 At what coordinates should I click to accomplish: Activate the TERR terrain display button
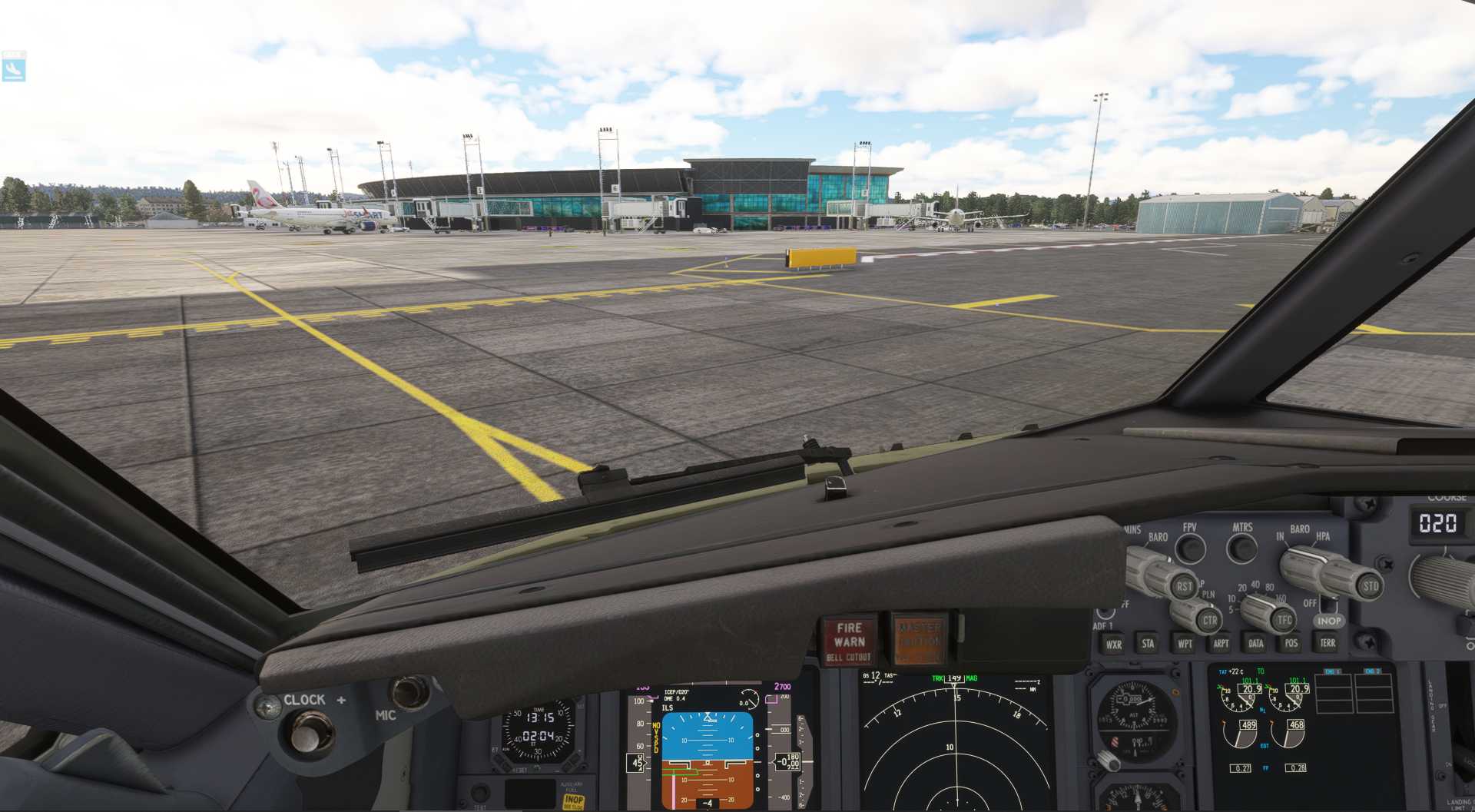(x=1327, y=644)
